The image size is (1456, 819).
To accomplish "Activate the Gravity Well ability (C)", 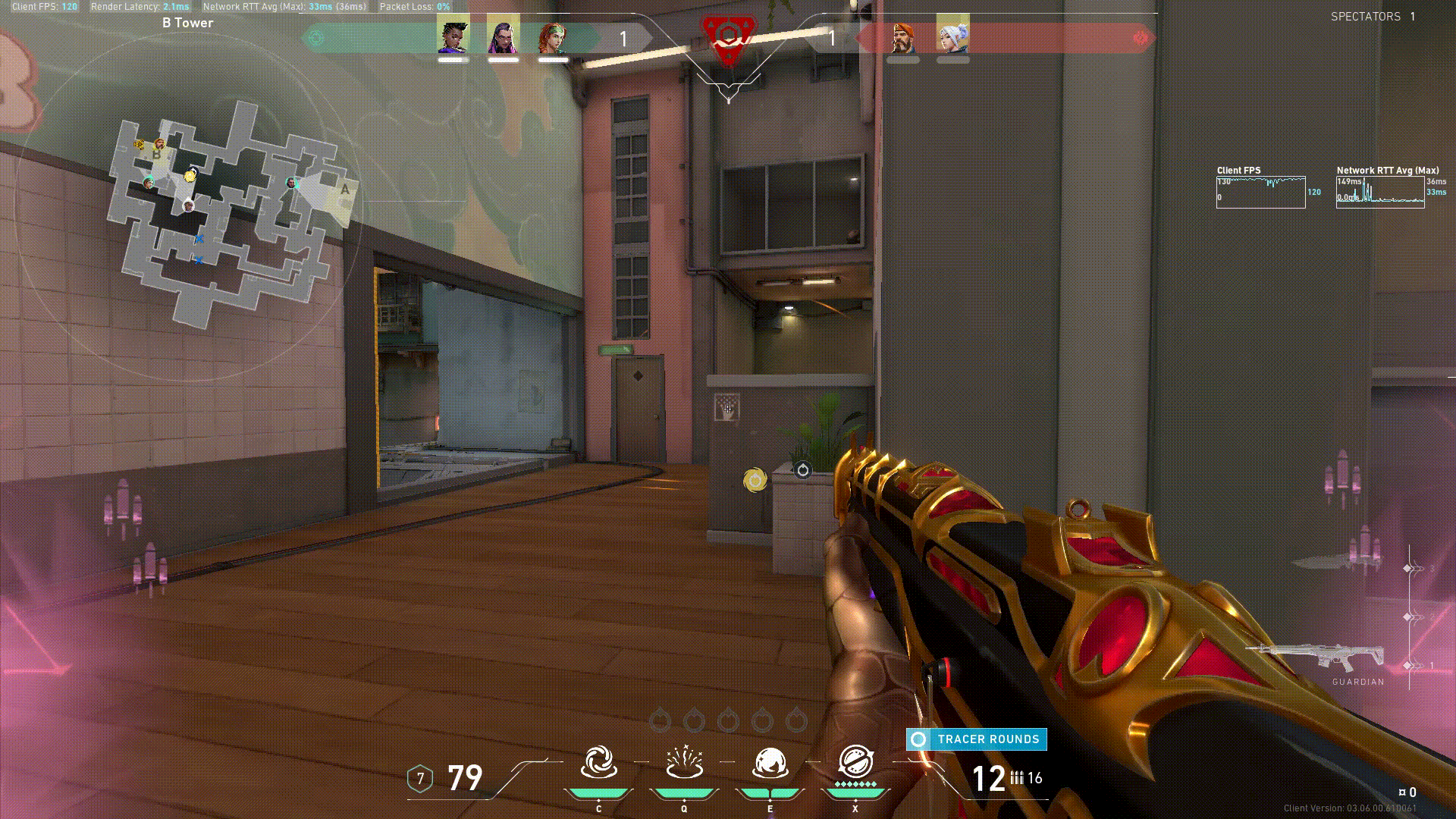I will pyautogui.click(x=598, y=764).
